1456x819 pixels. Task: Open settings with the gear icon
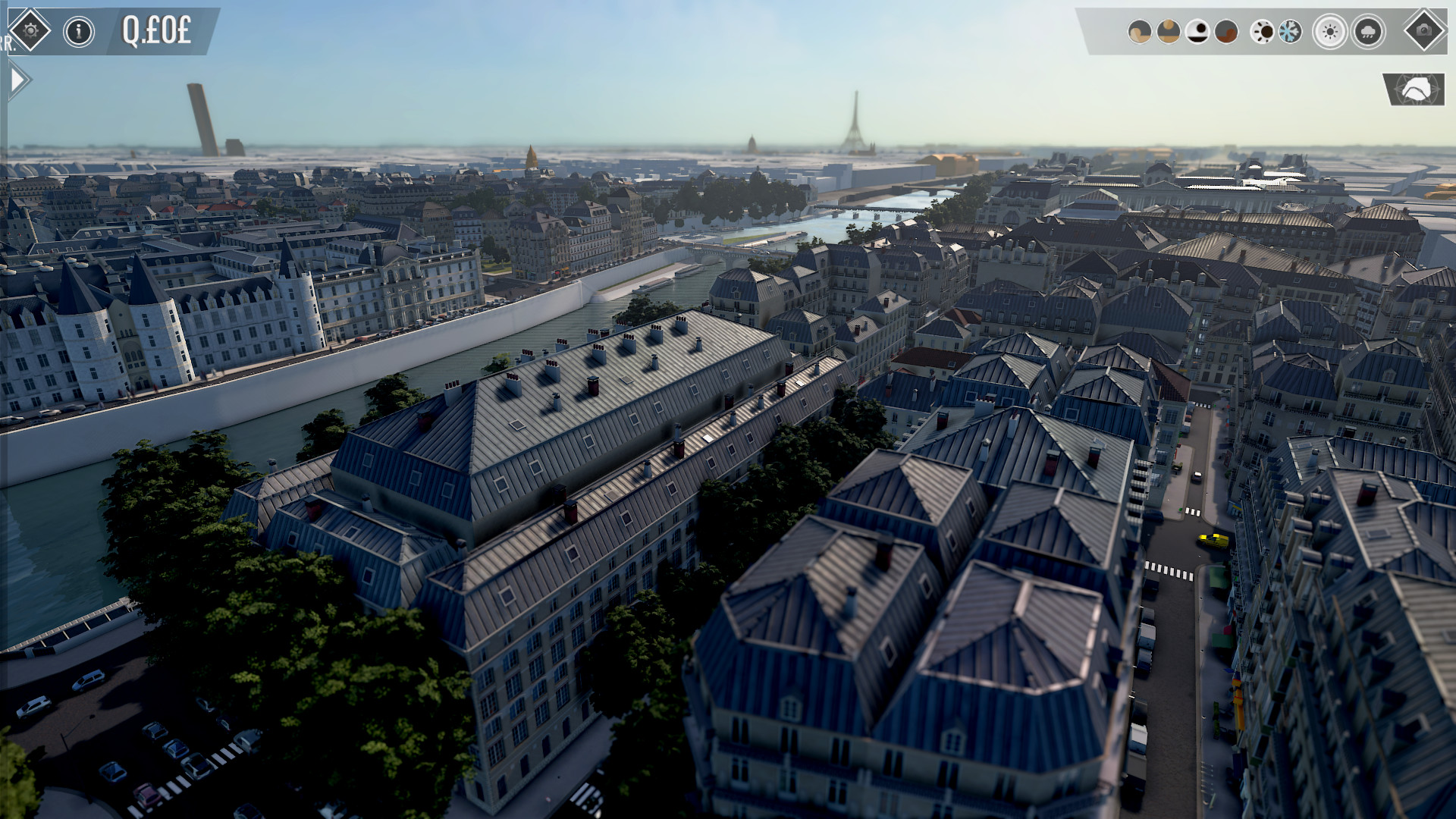click(30, 30)
